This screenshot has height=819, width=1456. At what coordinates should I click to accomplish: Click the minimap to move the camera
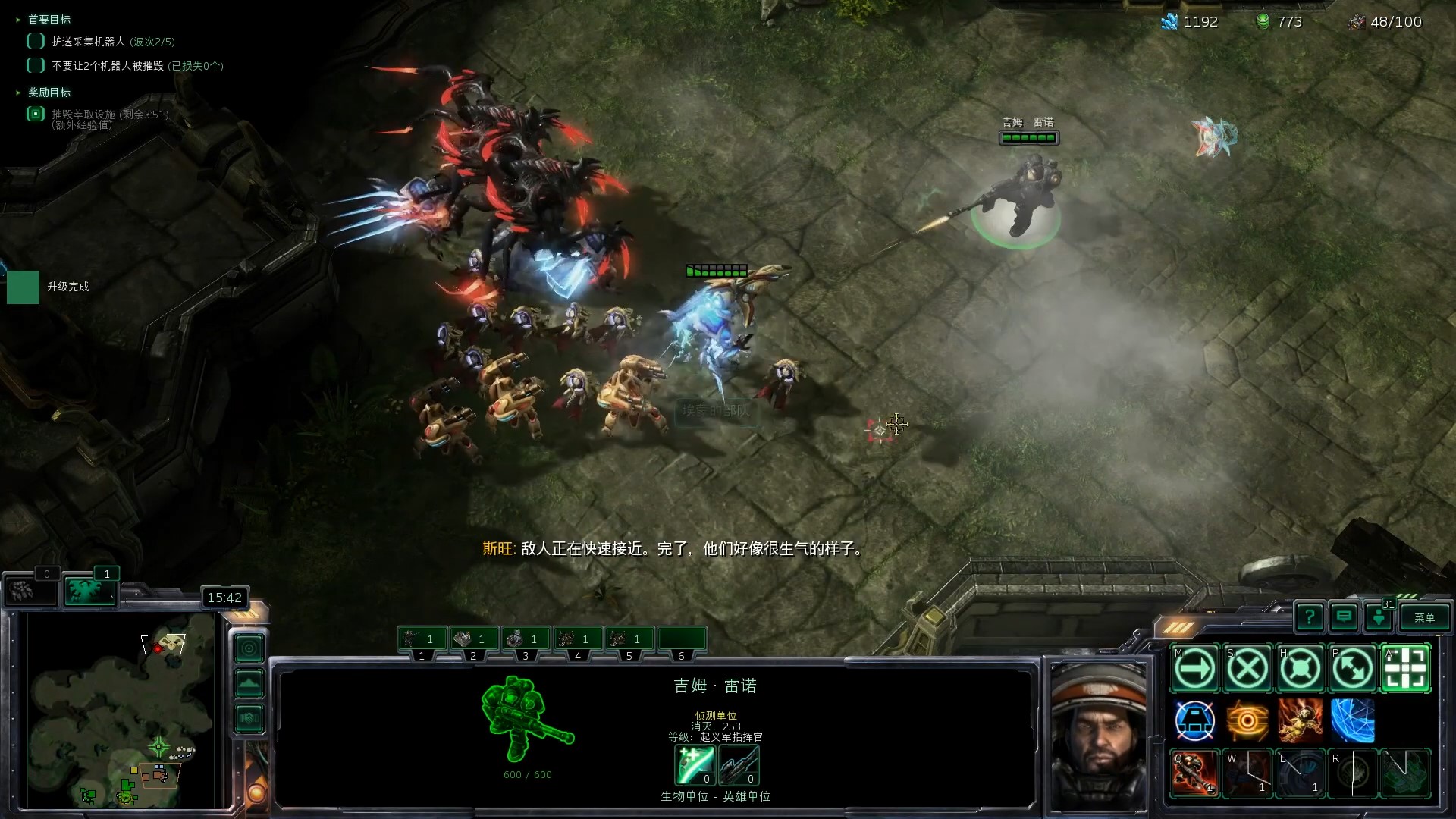121,713
